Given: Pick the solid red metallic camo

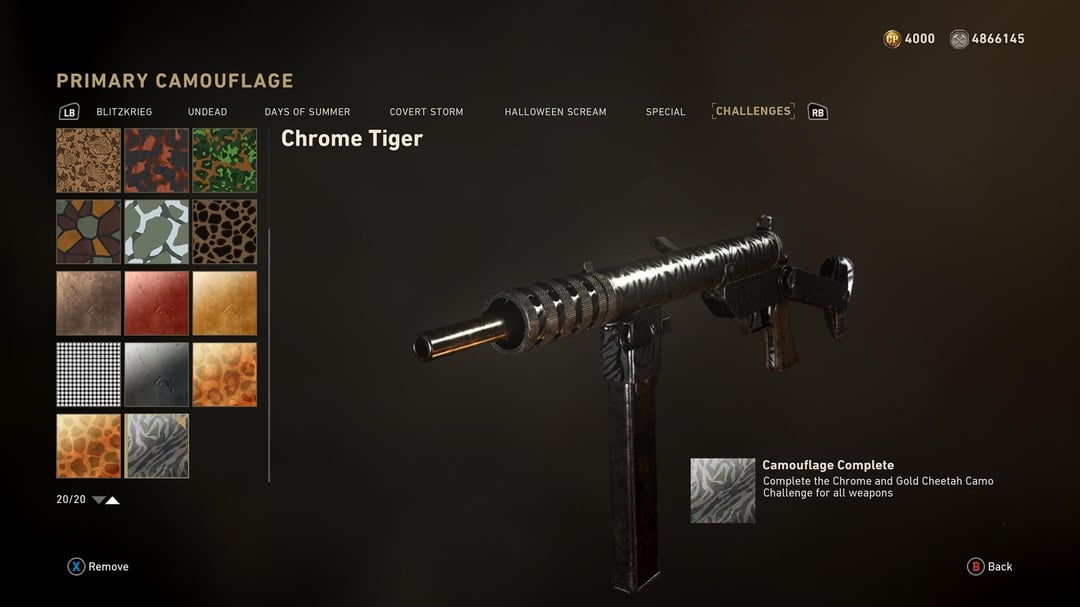Looking at the screenshot, I should (x=156, y=303).
